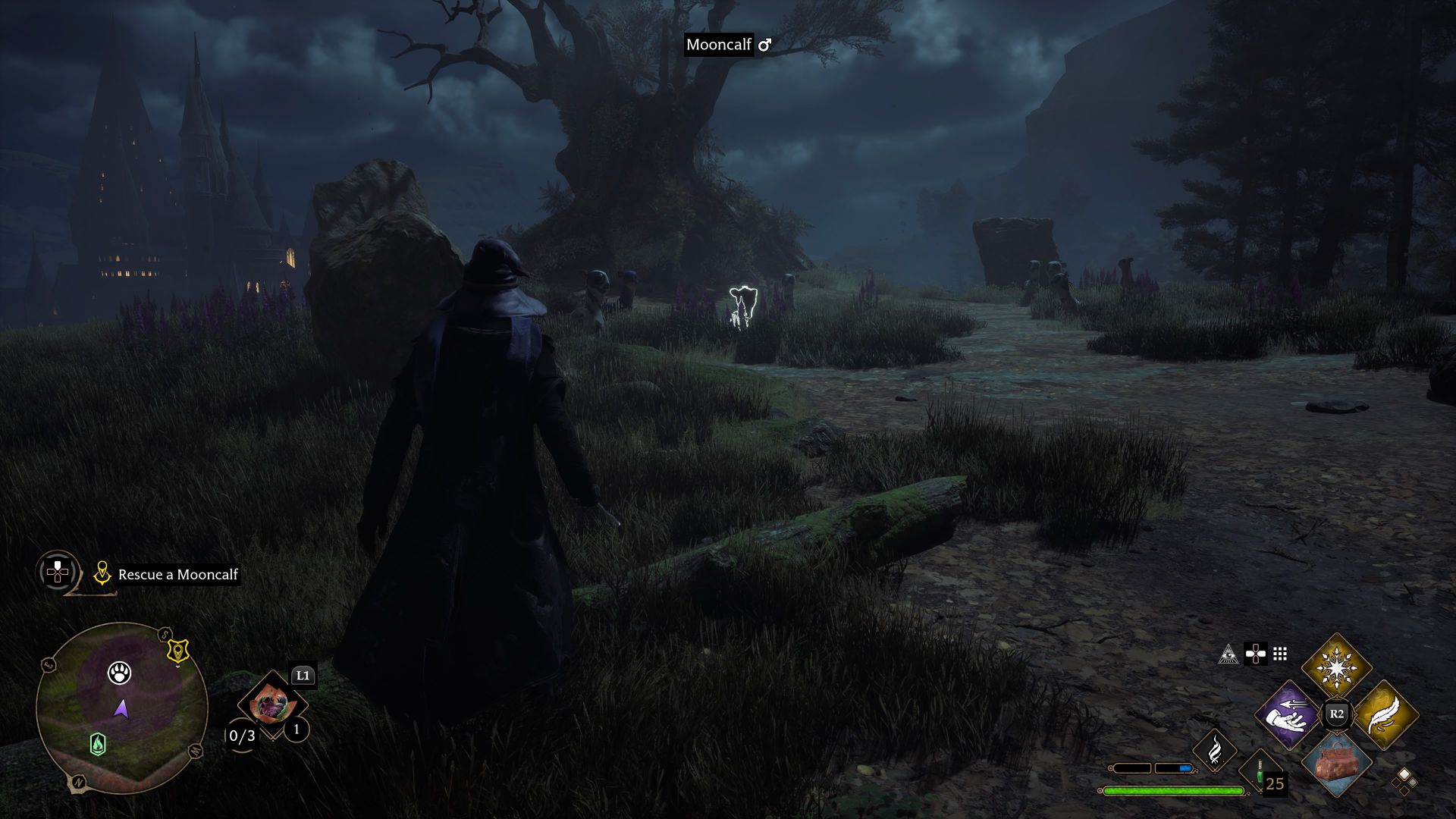The width and height of the screenshot is (1456, 819).
Task: Select the Chinese Chomping Cabbage tool slot
Action: tap(271, 705)
